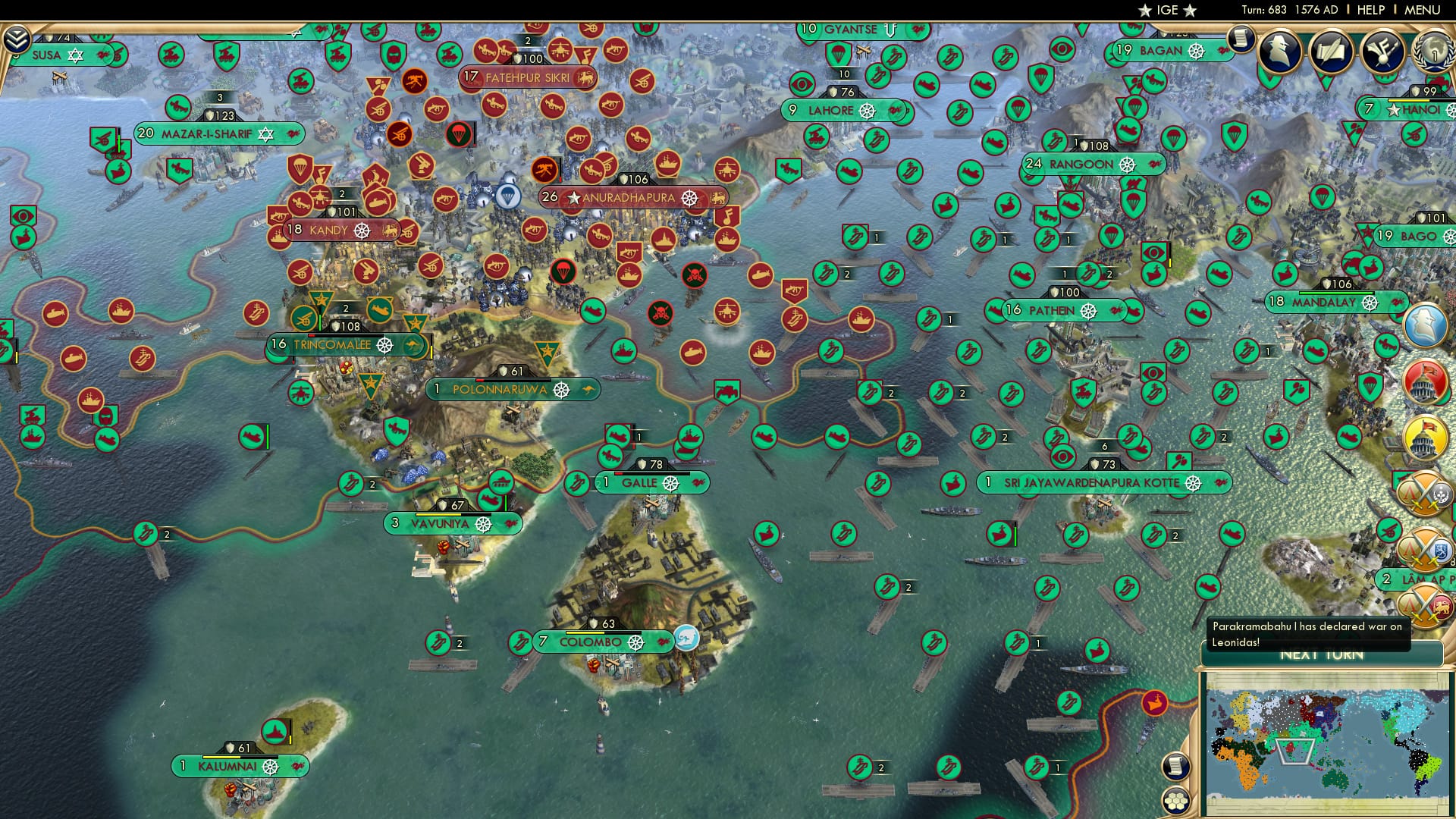Open the Diplomacy overview scroll-and-quill icon

click(1331, 52)
